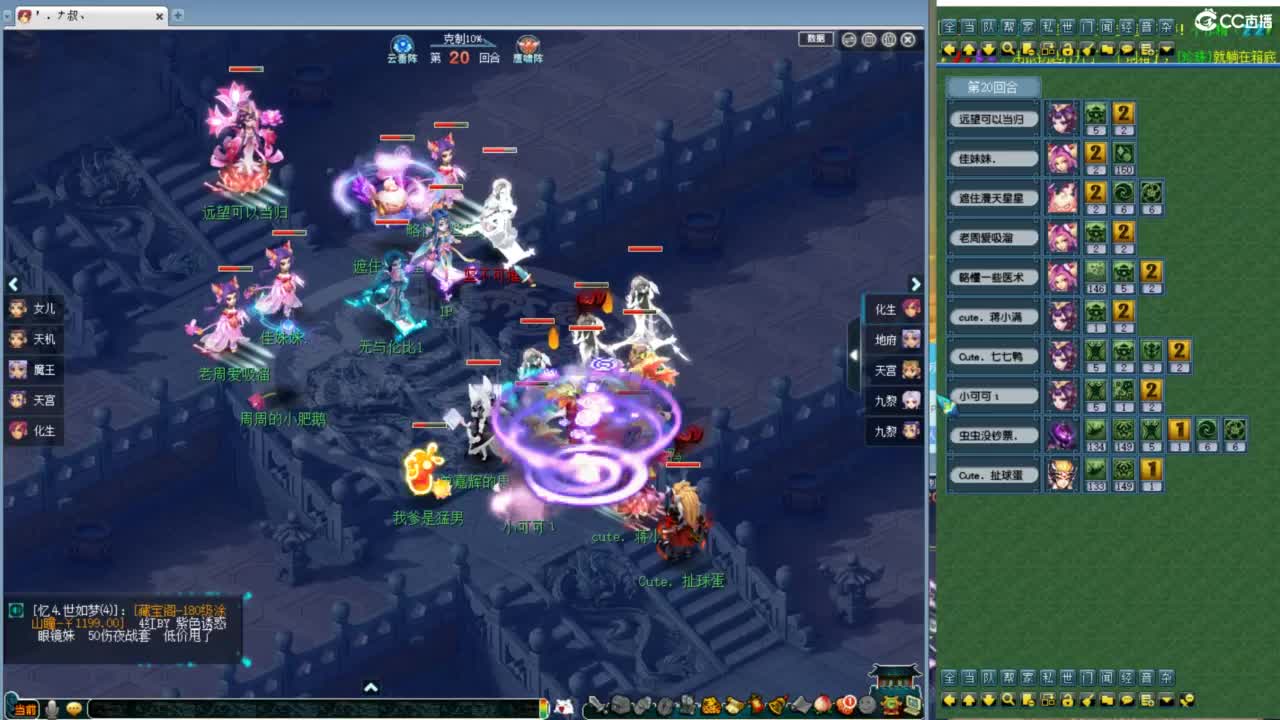This screenshot has width=1280, height=720.
Task: Click the 数据 button on the battle window
Action: [815, 38]
